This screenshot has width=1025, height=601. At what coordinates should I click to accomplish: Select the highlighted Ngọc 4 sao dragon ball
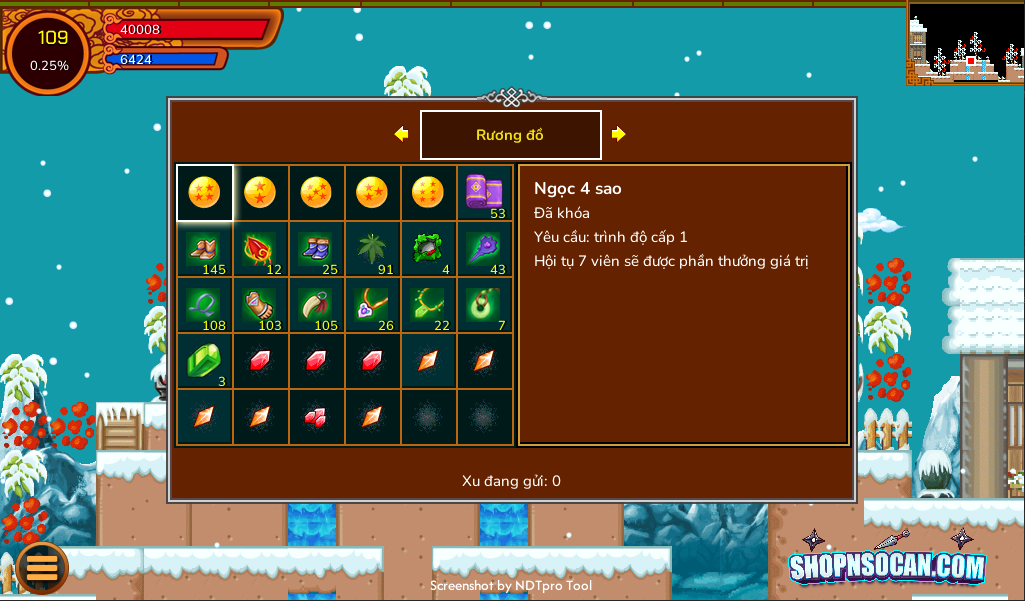[x=204, y=192]
